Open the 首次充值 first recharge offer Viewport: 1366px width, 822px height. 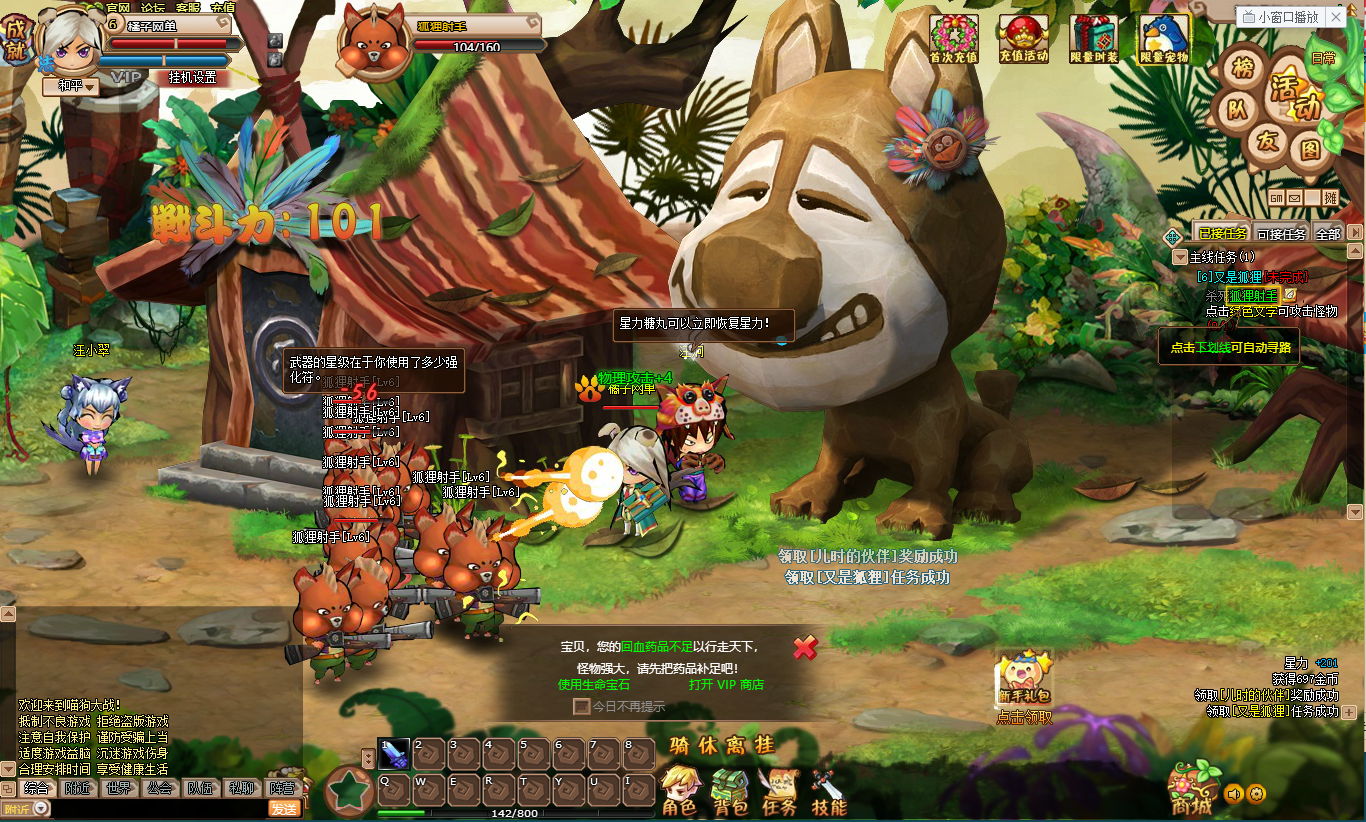click(x=954, y=38)
